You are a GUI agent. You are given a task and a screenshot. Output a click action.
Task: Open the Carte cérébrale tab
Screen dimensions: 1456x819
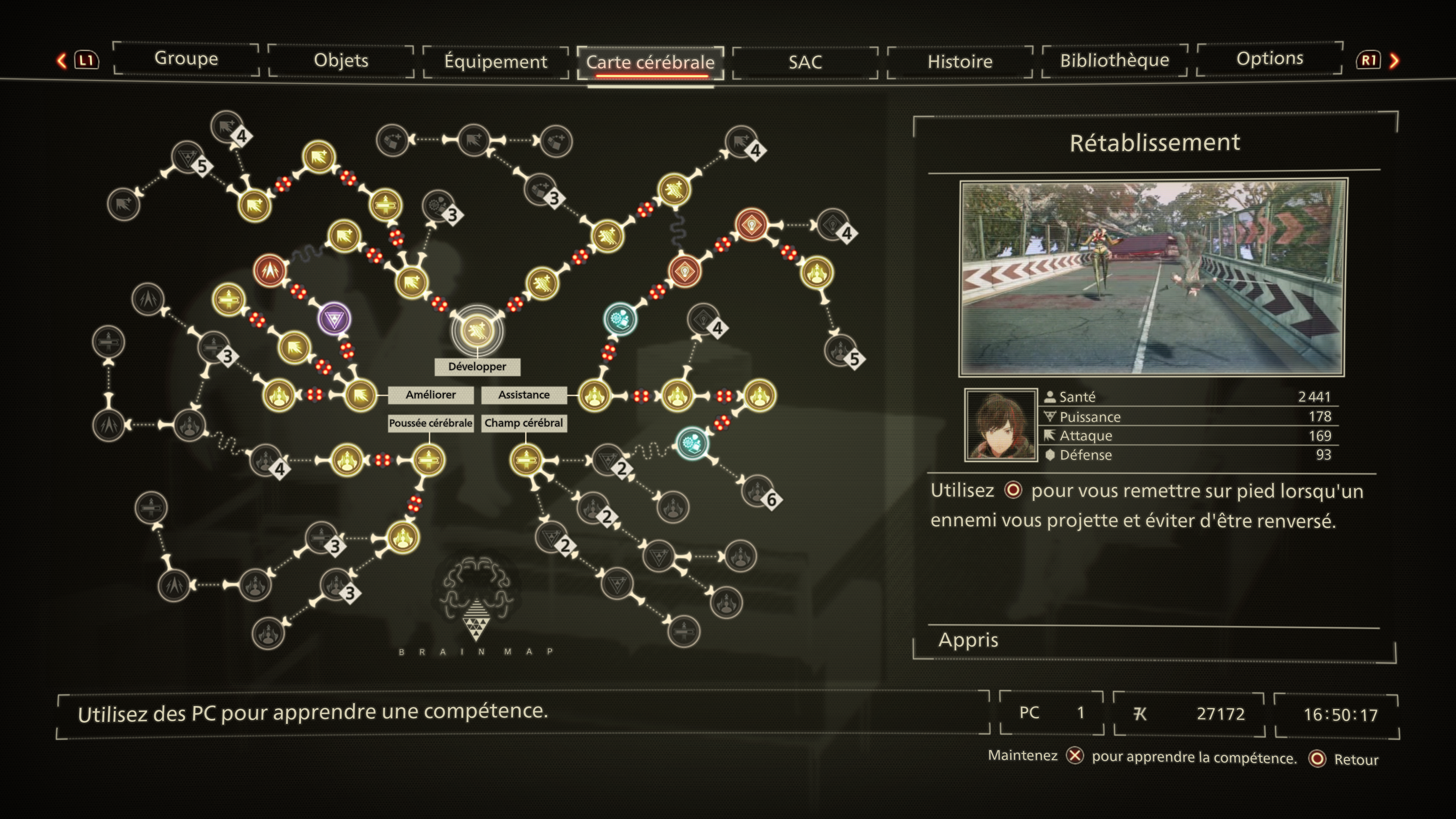tap(650, 62)
